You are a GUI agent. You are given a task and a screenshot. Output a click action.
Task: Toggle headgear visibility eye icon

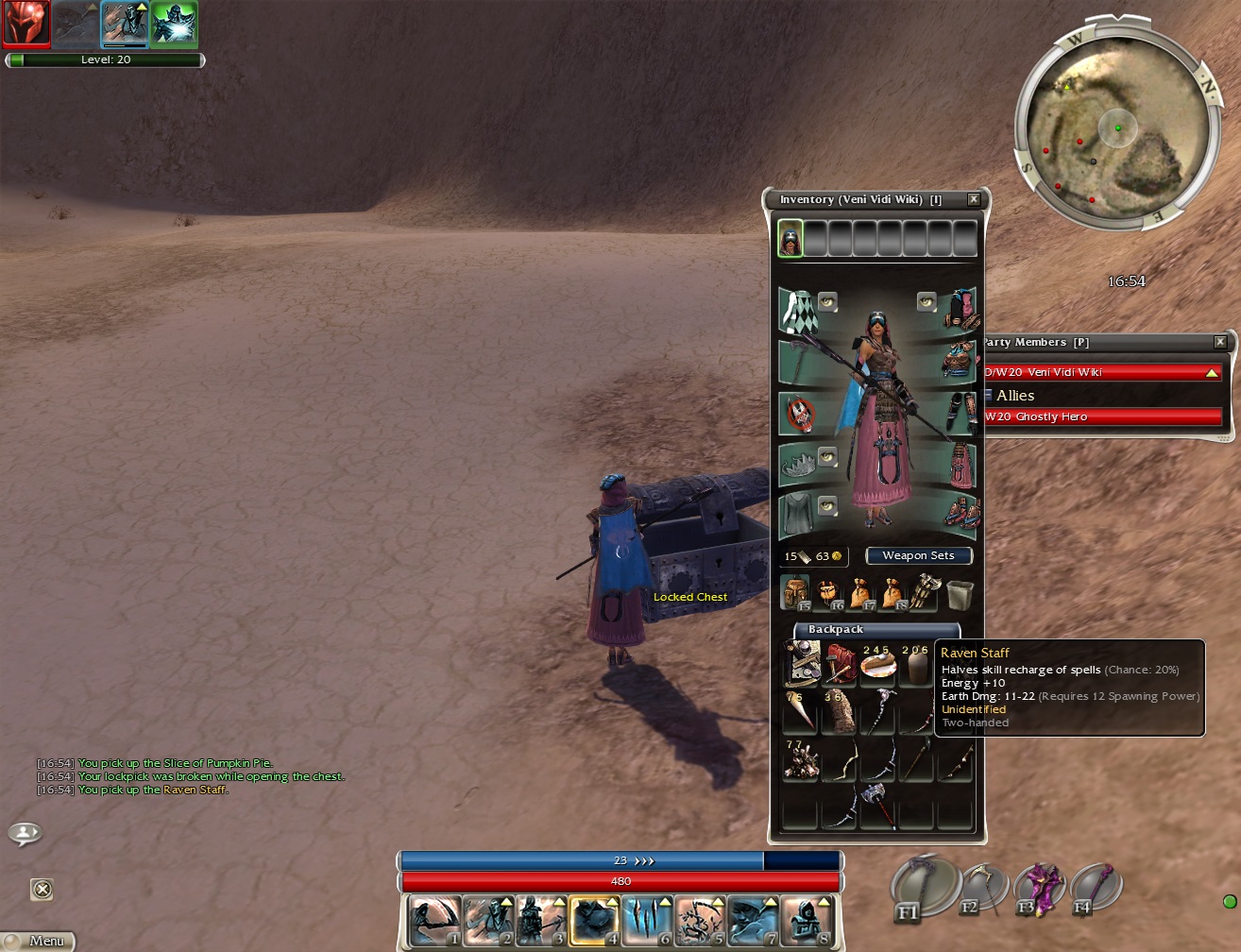(926, 301)
